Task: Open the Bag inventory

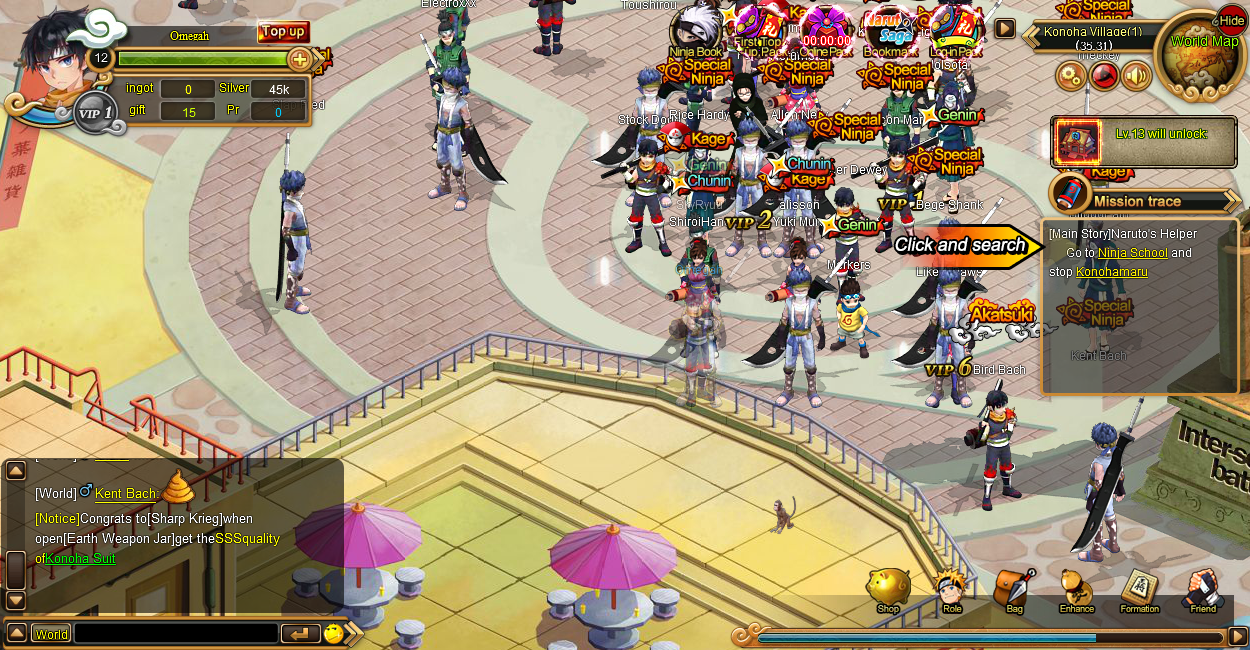Action: (1014, 590)
